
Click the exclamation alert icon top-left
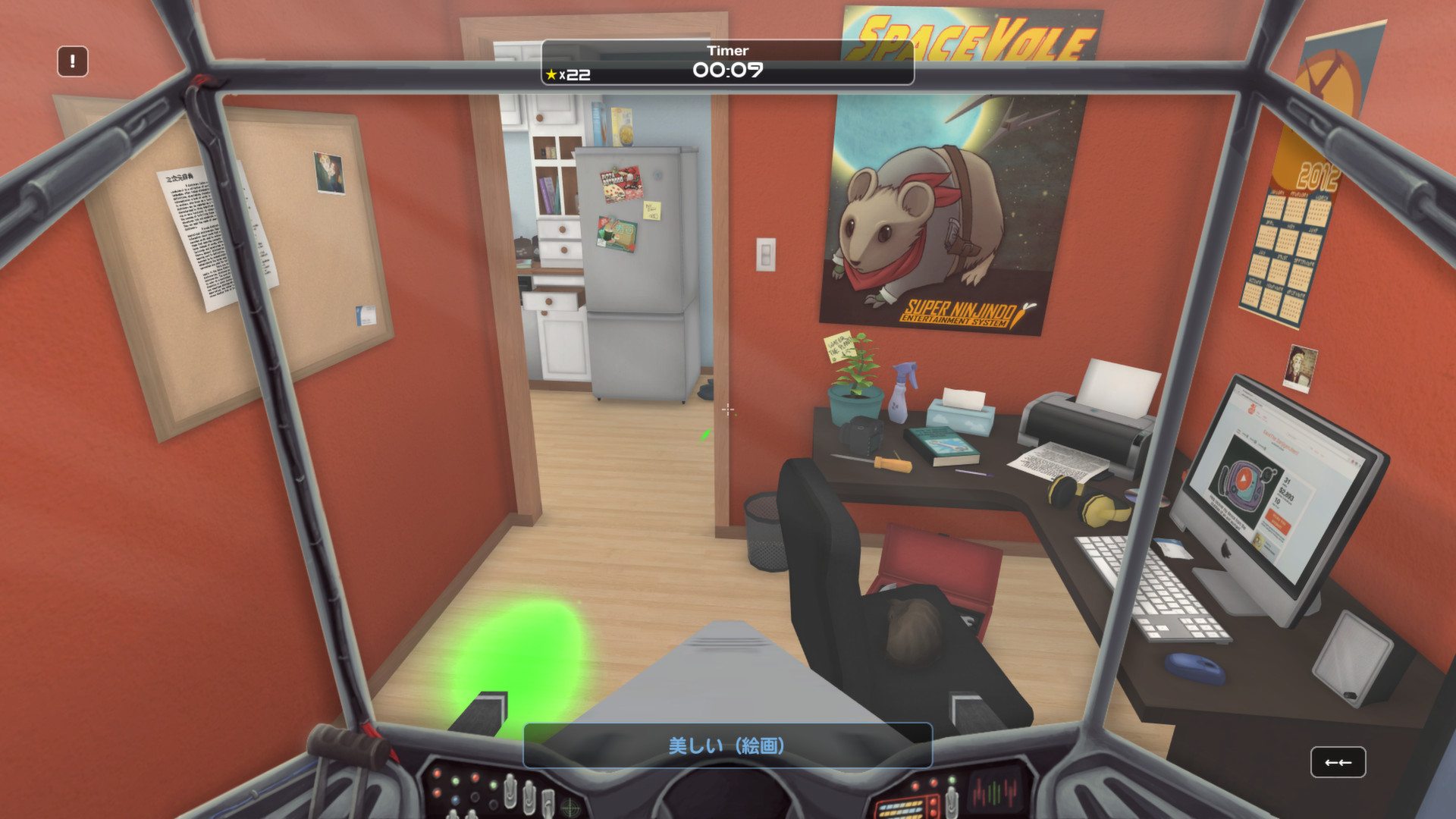(72, 61)
